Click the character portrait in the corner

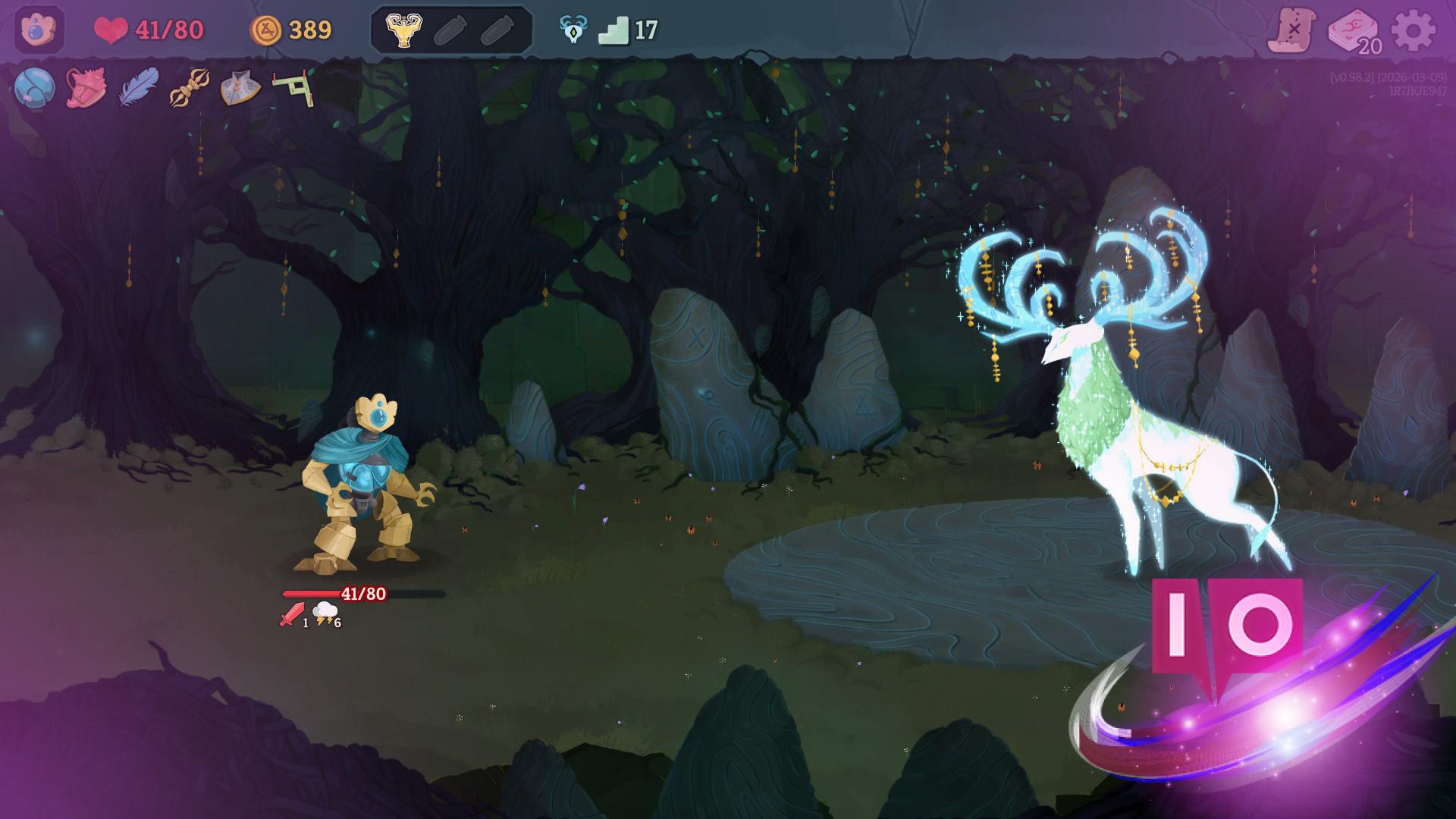39,30
